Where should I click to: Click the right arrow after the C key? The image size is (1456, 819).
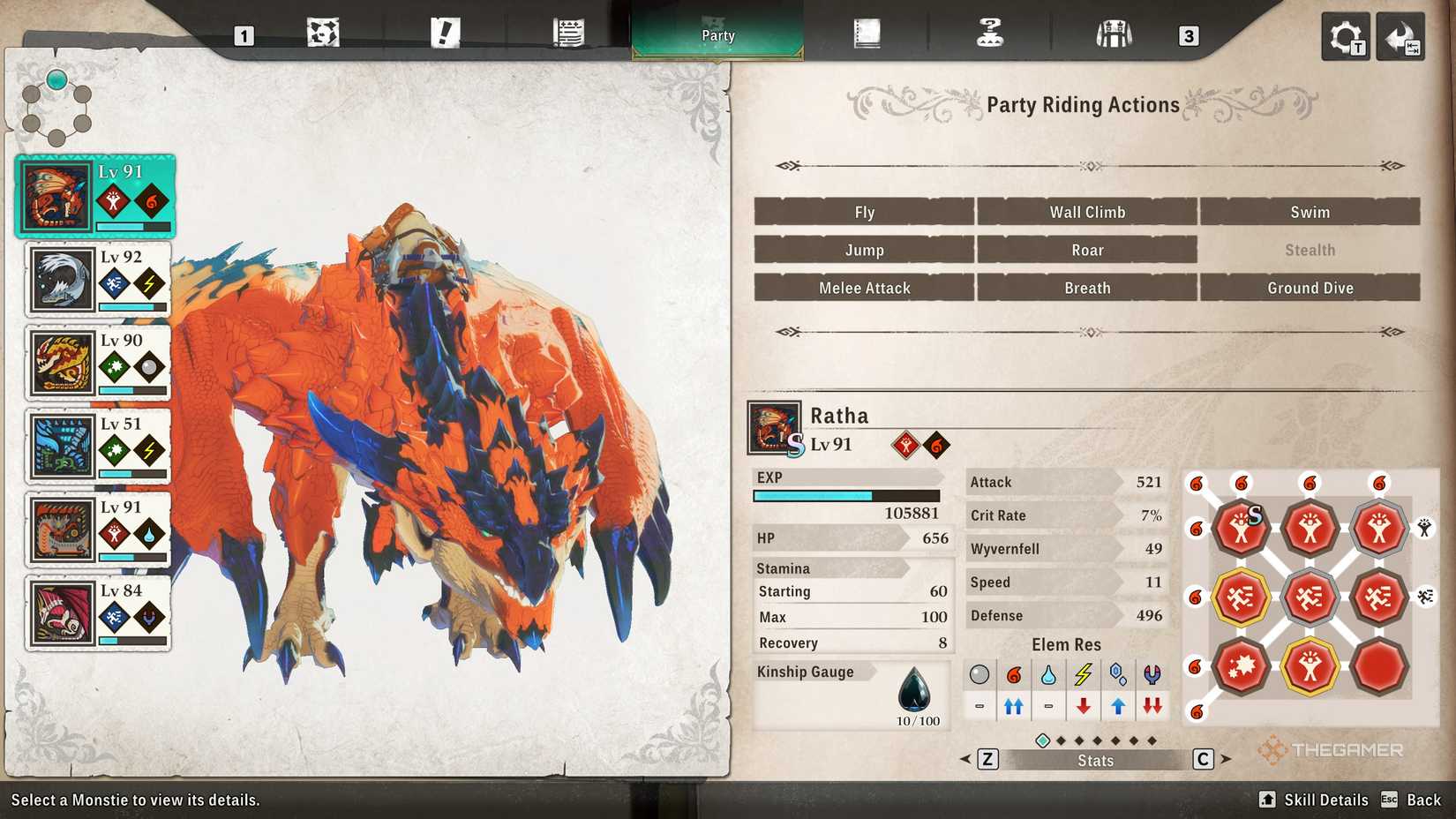(x=1227, y=758)
